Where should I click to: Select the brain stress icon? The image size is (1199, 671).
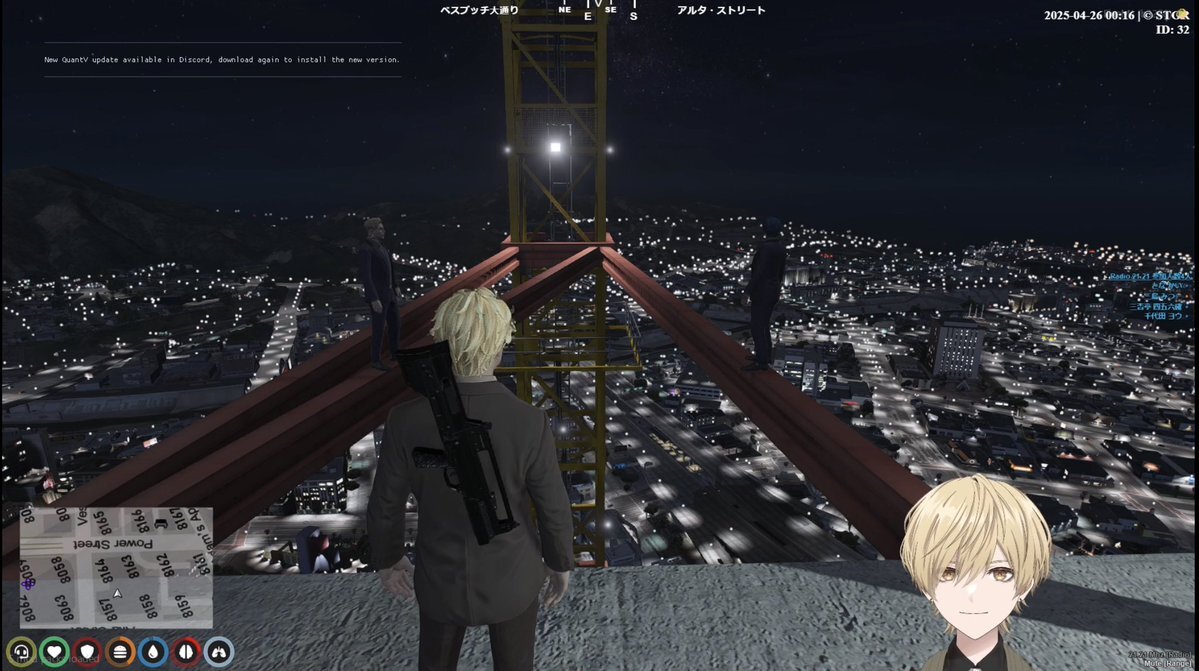pos(186,653)
